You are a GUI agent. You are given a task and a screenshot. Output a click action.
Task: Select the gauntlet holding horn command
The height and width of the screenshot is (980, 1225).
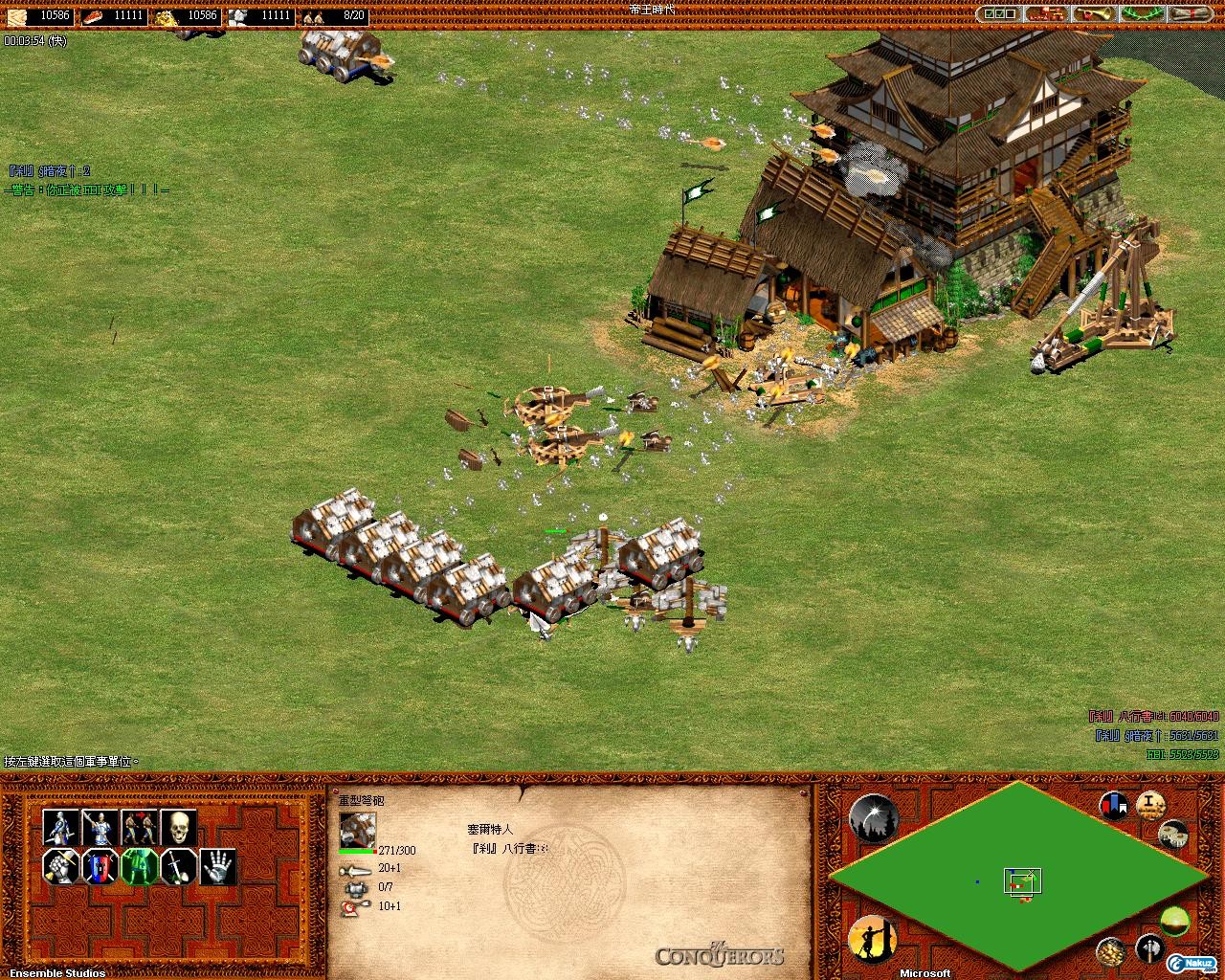point(61,867)
